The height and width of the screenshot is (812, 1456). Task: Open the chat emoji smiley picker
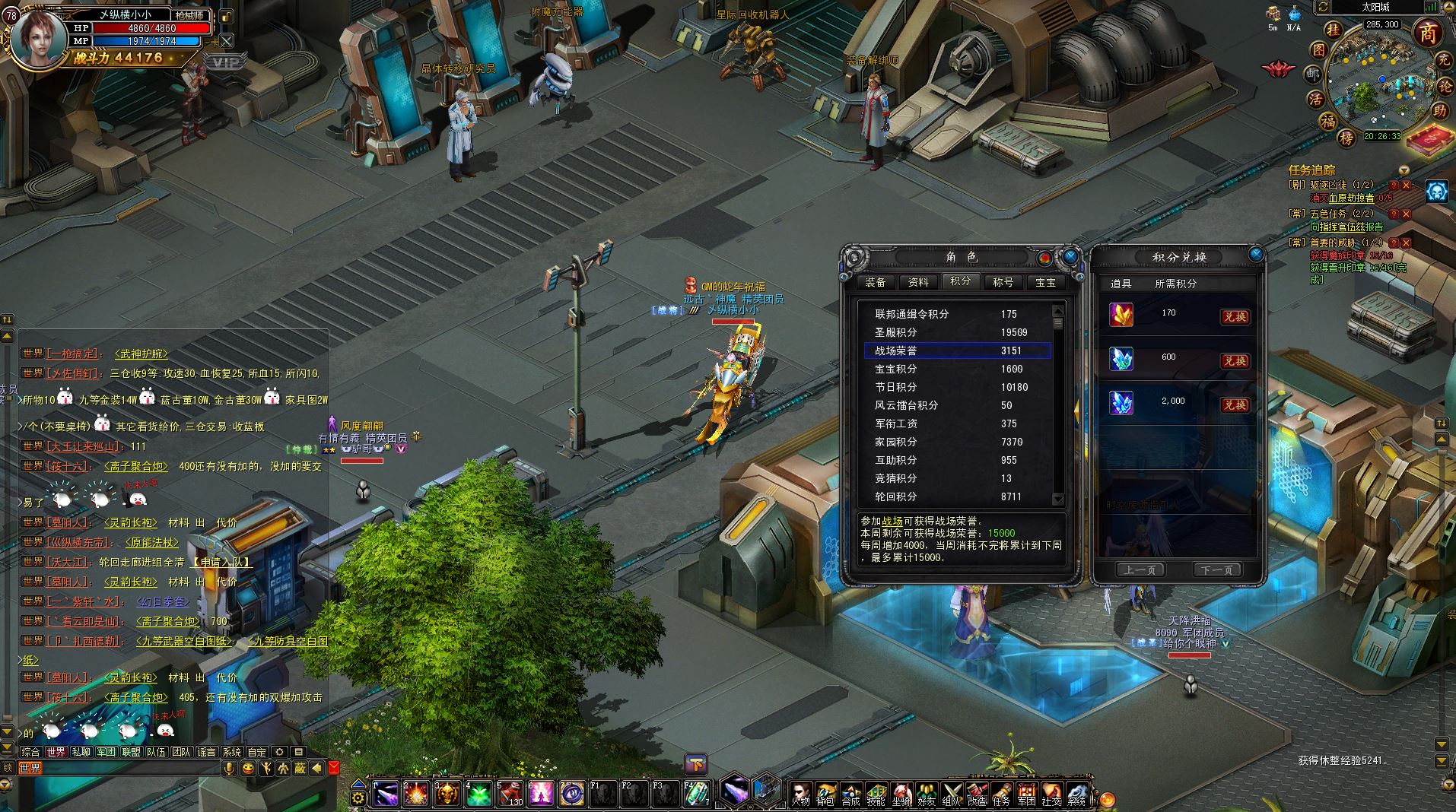pyautogui.click(x=248, y=769)
